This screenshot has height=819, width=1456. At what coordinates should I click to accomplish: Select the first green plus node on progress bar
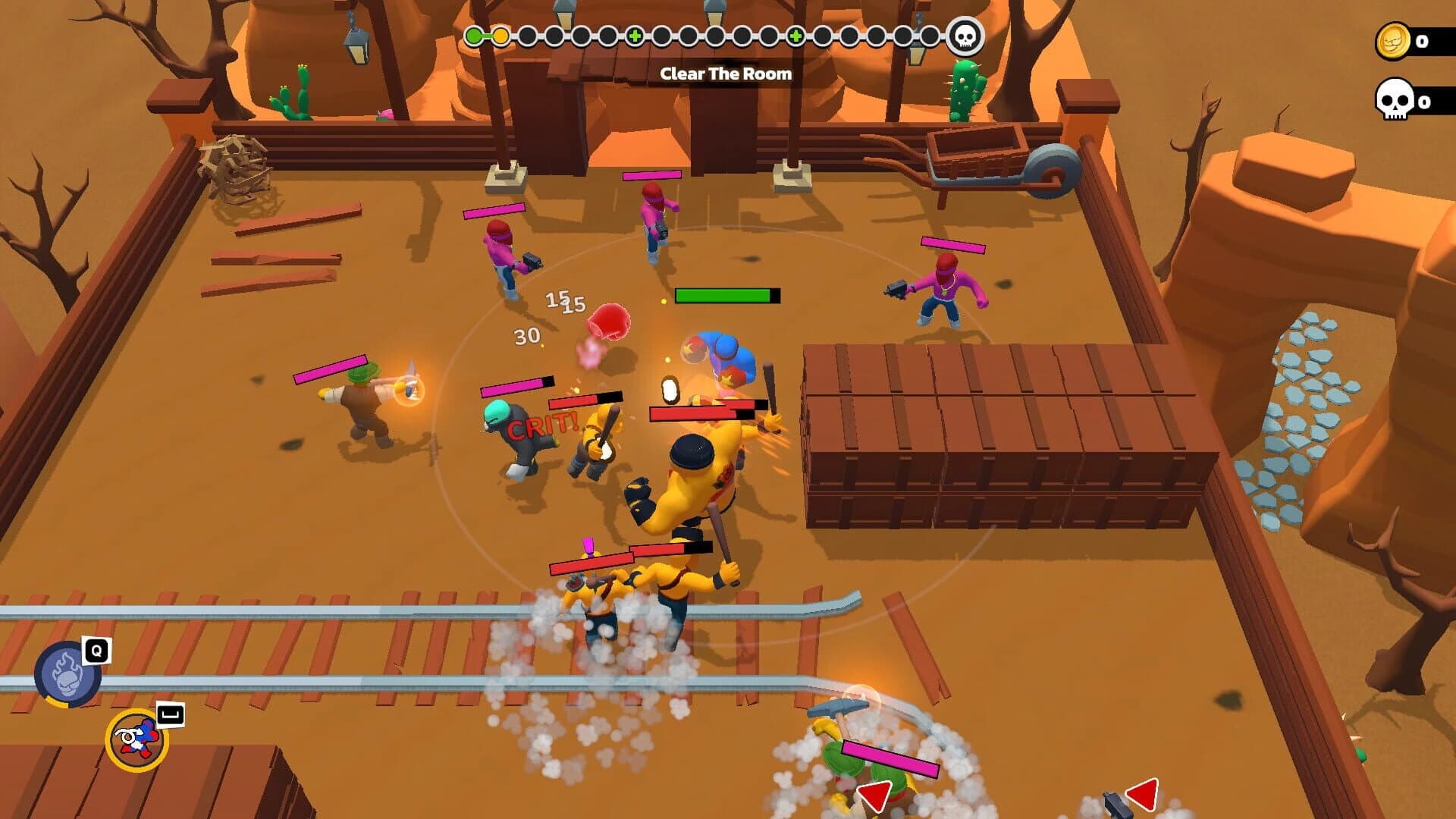[x=635, y=35]
